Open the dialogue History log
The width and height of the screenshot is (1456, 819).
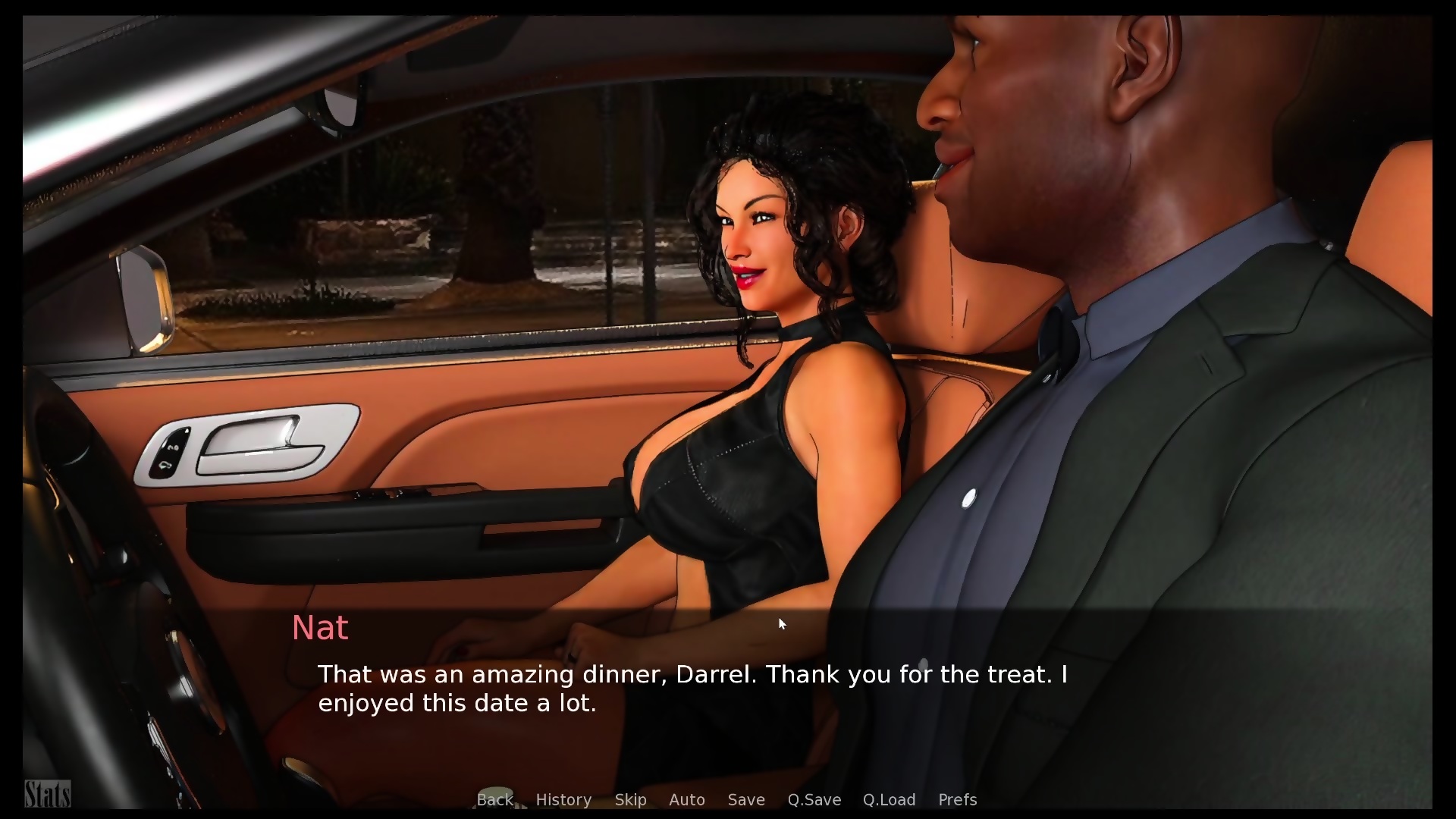pyautogui.click(x=563, y=799)
